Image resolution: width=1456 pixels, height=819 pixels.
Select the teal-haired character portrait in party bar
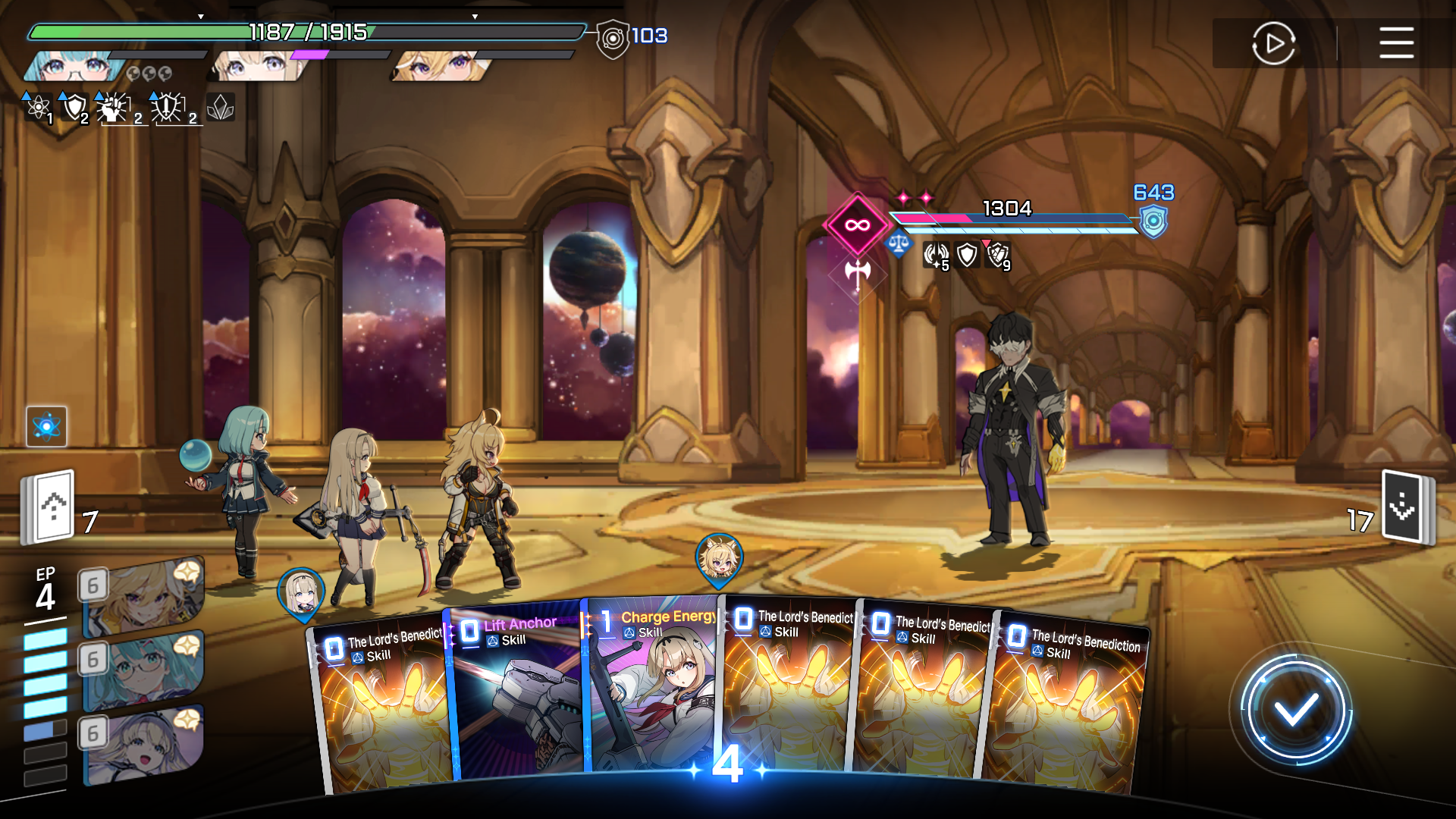[72, 67]
